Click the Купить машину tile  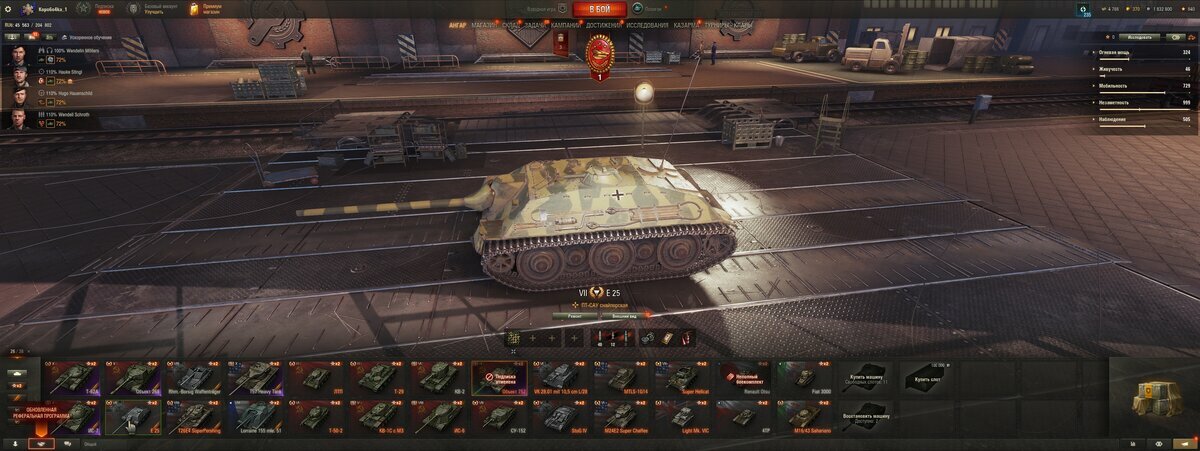(864, 378)
